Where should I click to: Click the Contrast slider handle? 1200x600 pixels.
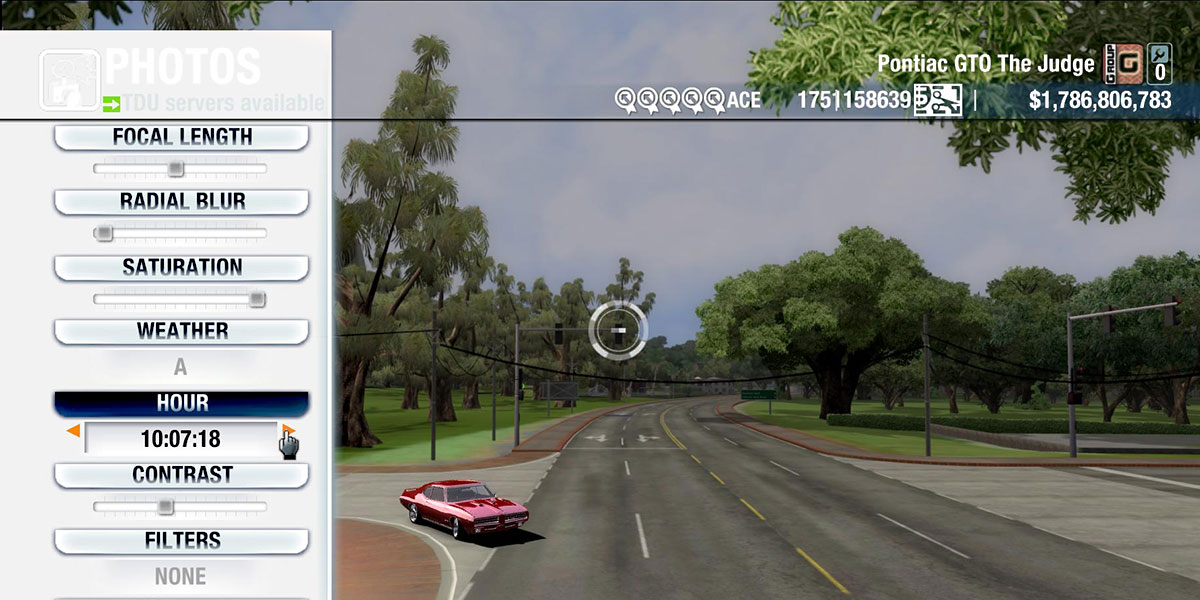click(x=166, y=506)
